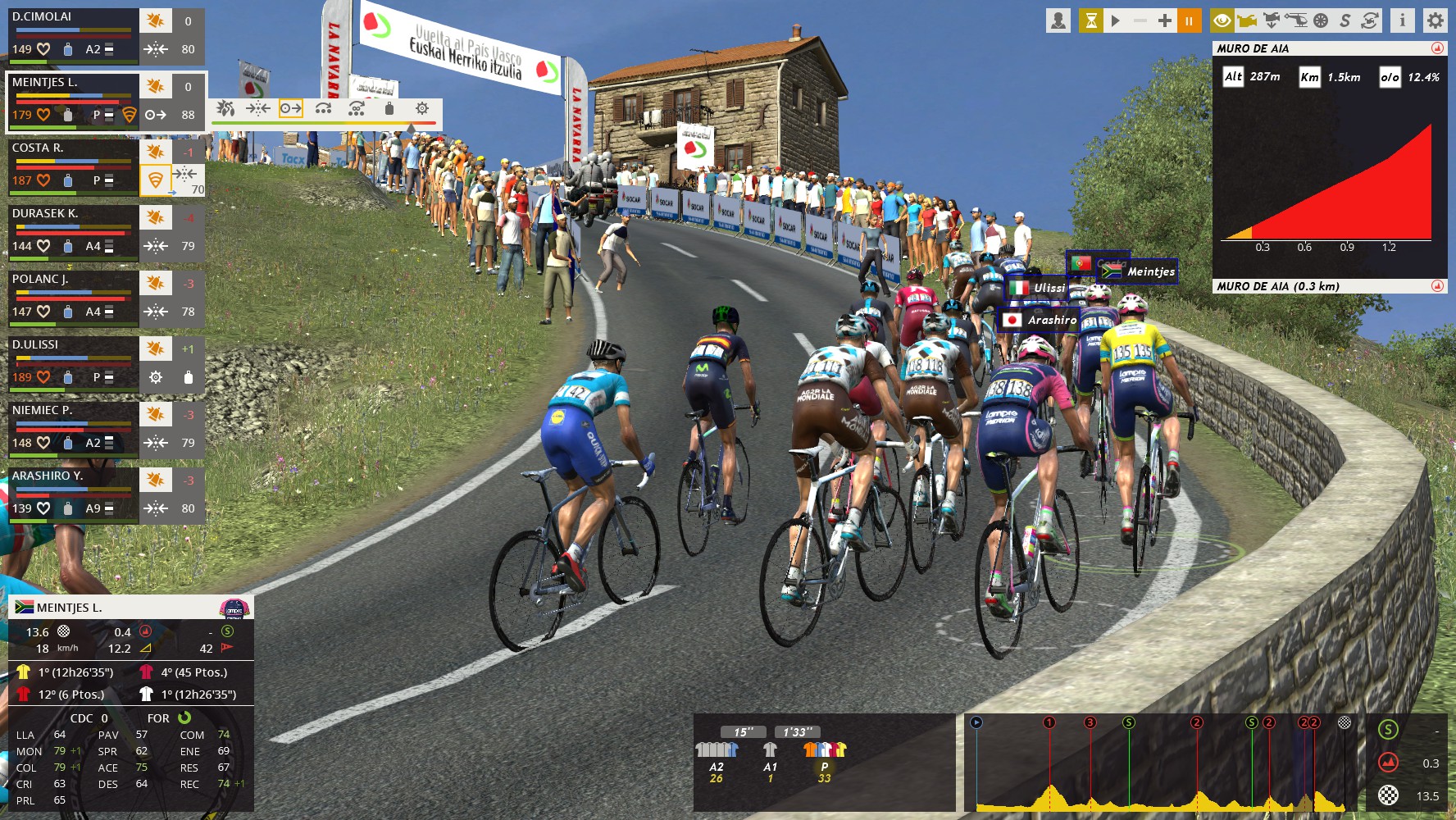Click the Muro de Aia climb profile toggle
The width and height of the screenshot is (1456, 820).
(x=1437, y=48)
